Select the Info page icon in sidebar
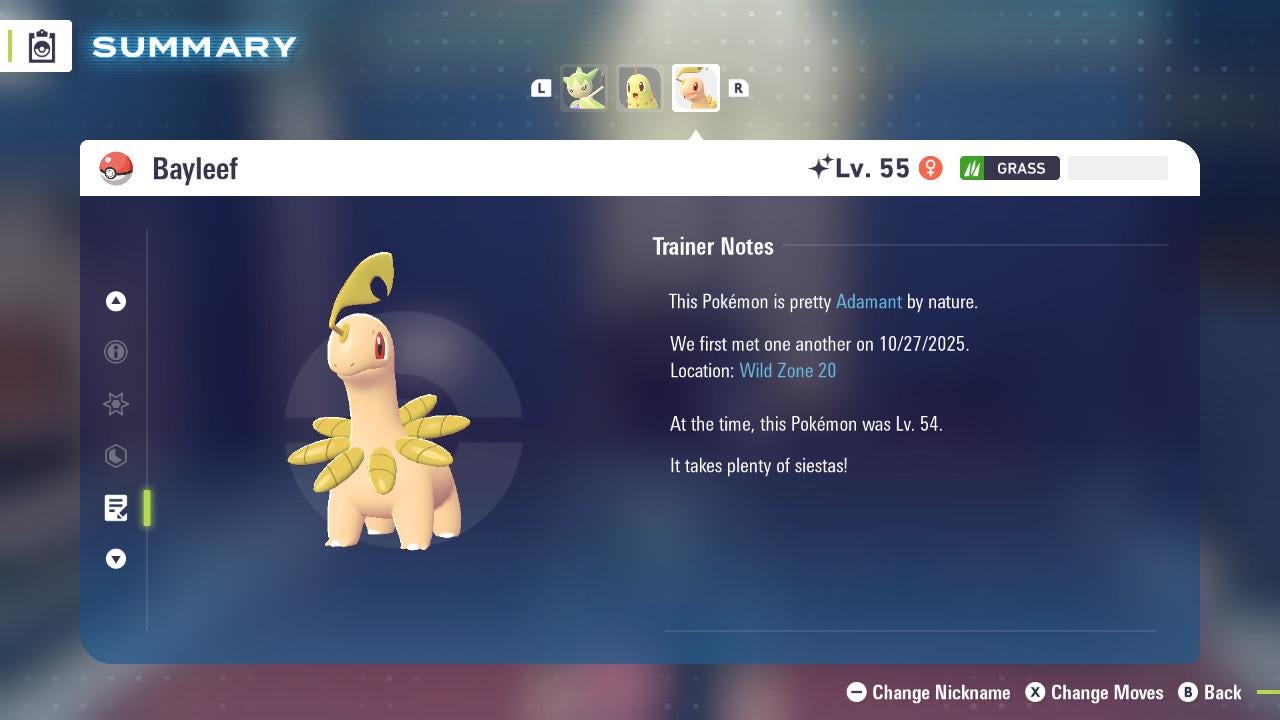This screenshot has width=1280, height=720. point(115,352)
